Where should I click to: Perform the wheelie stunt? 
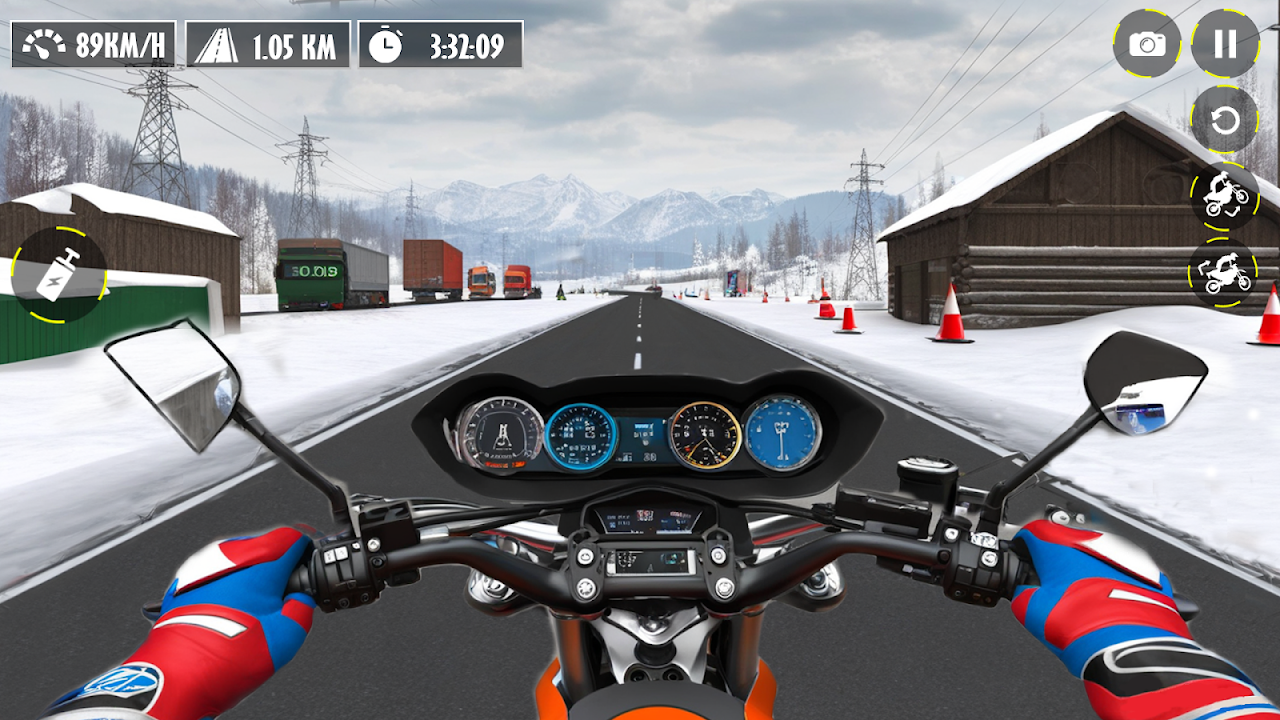coord(1225,196)
